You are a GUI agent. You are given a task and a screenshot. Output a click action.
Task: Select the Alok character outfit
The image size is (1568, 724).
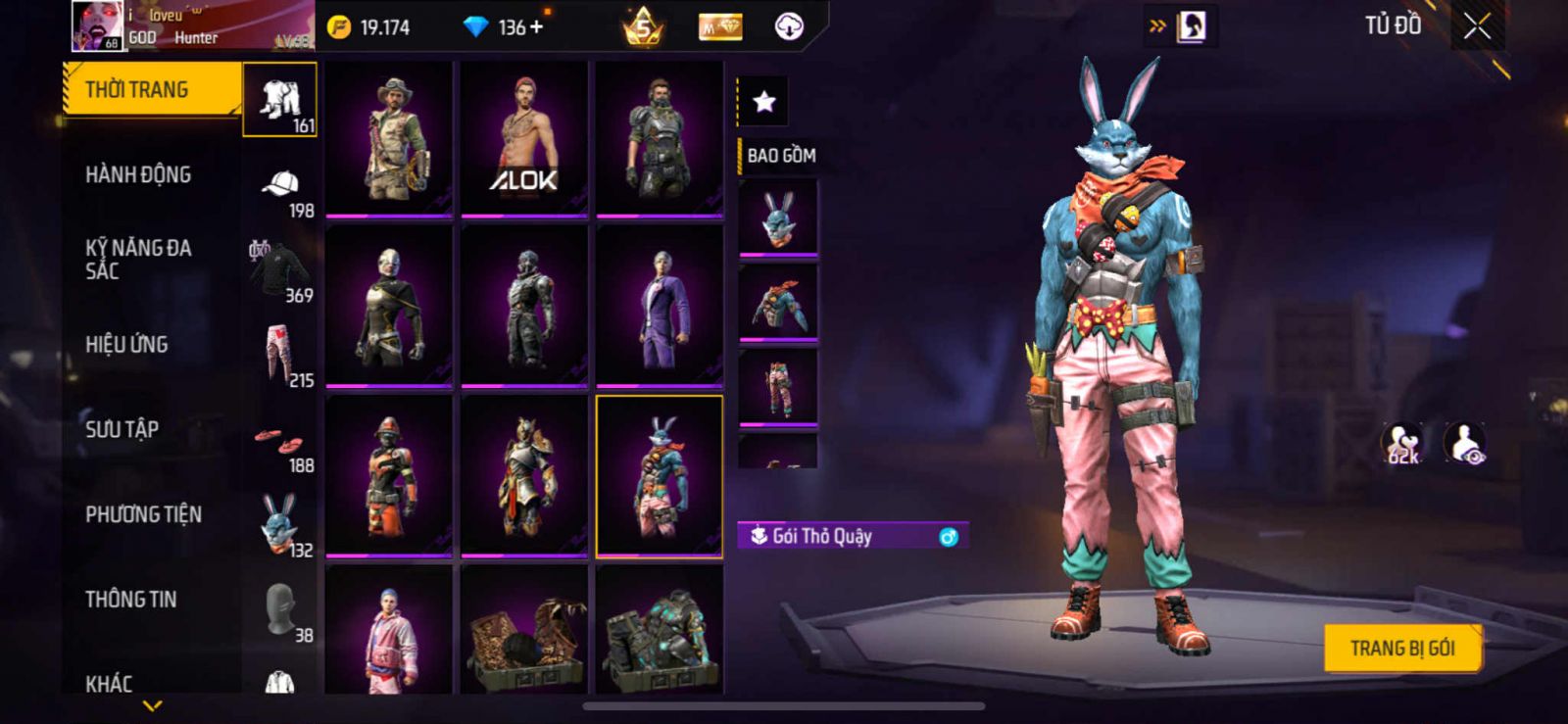tap(524, 137)
